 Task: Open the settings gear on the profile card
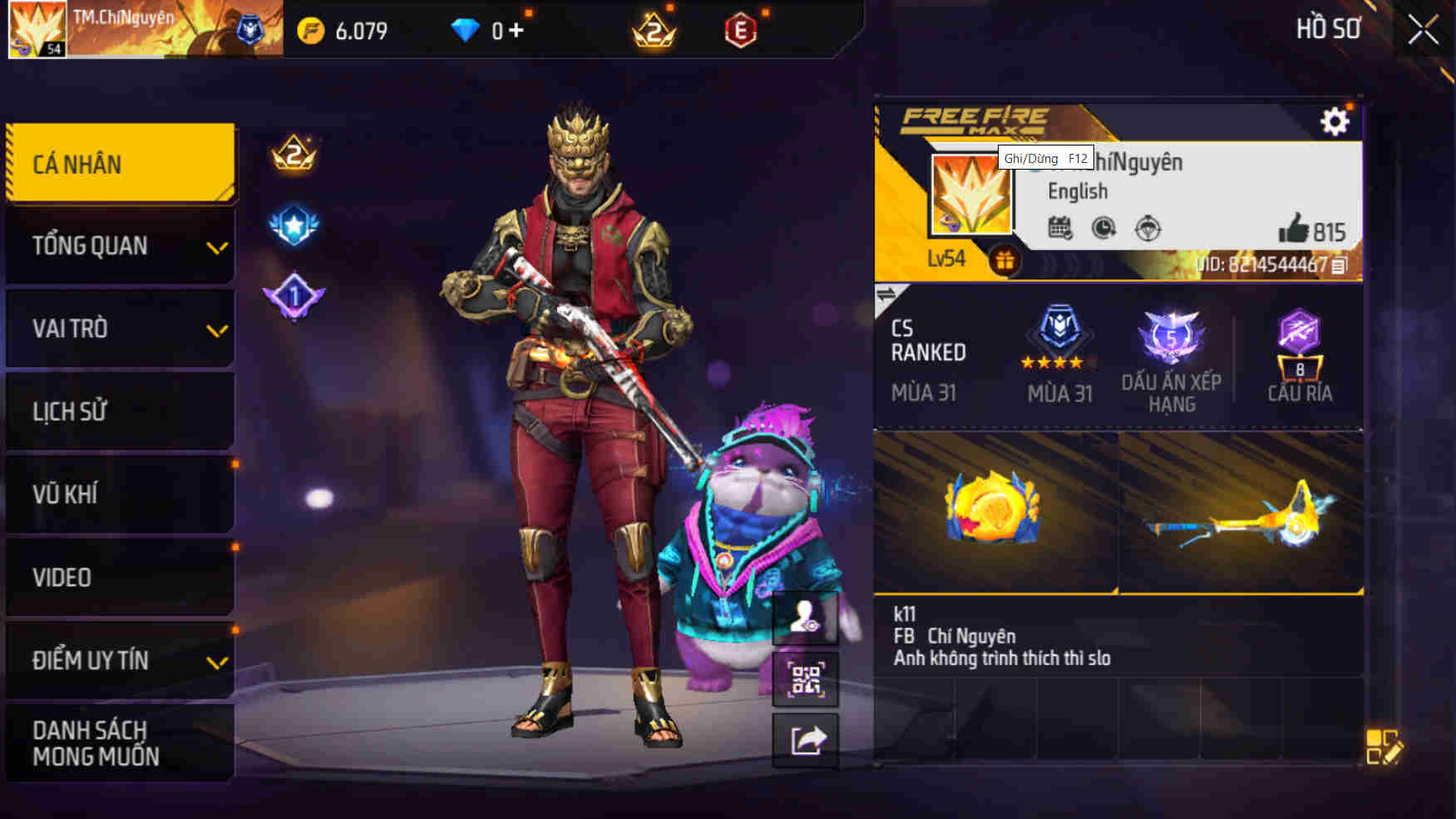click(x=1335, y=121)
